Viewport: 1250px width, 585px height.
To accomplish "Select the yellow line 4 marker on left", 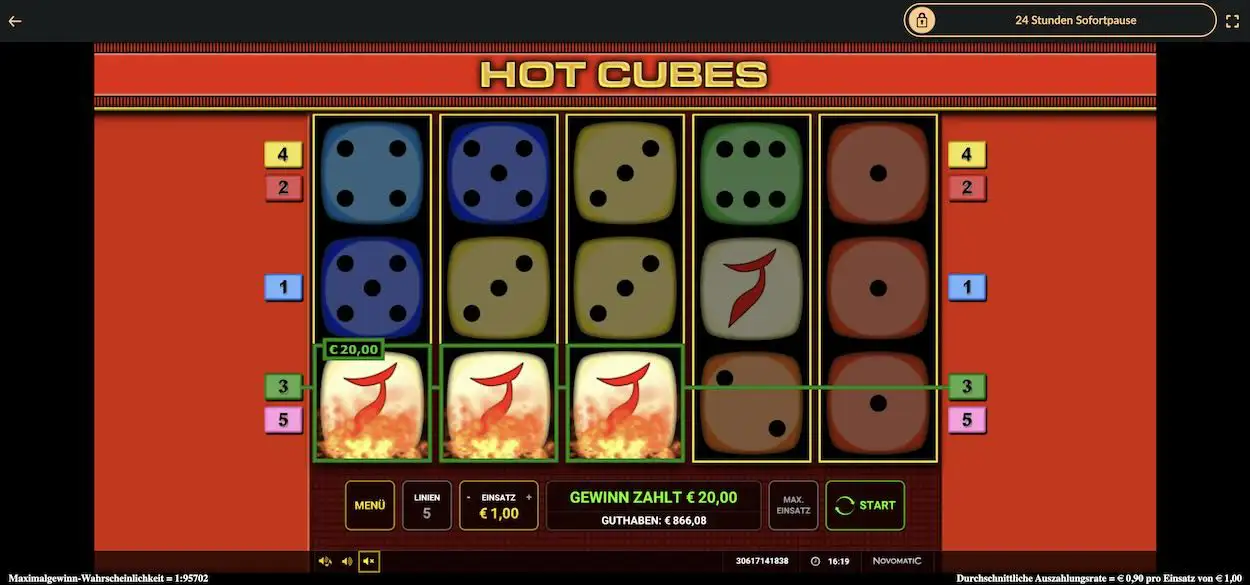I will 283,155.
